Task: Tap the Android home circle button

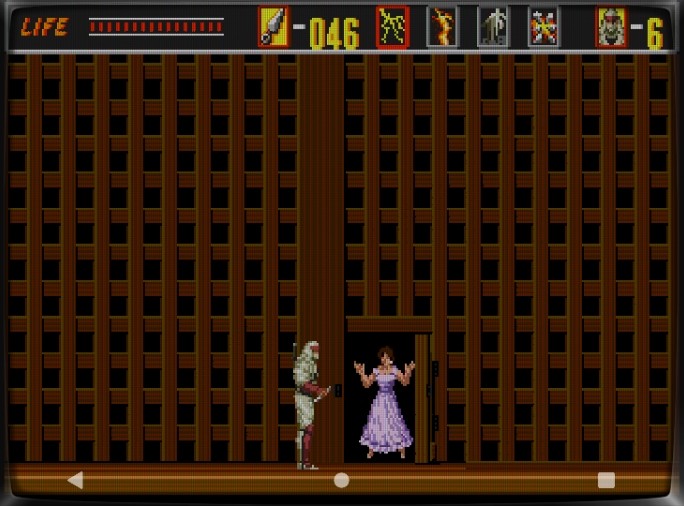Action: coord(341,480)
